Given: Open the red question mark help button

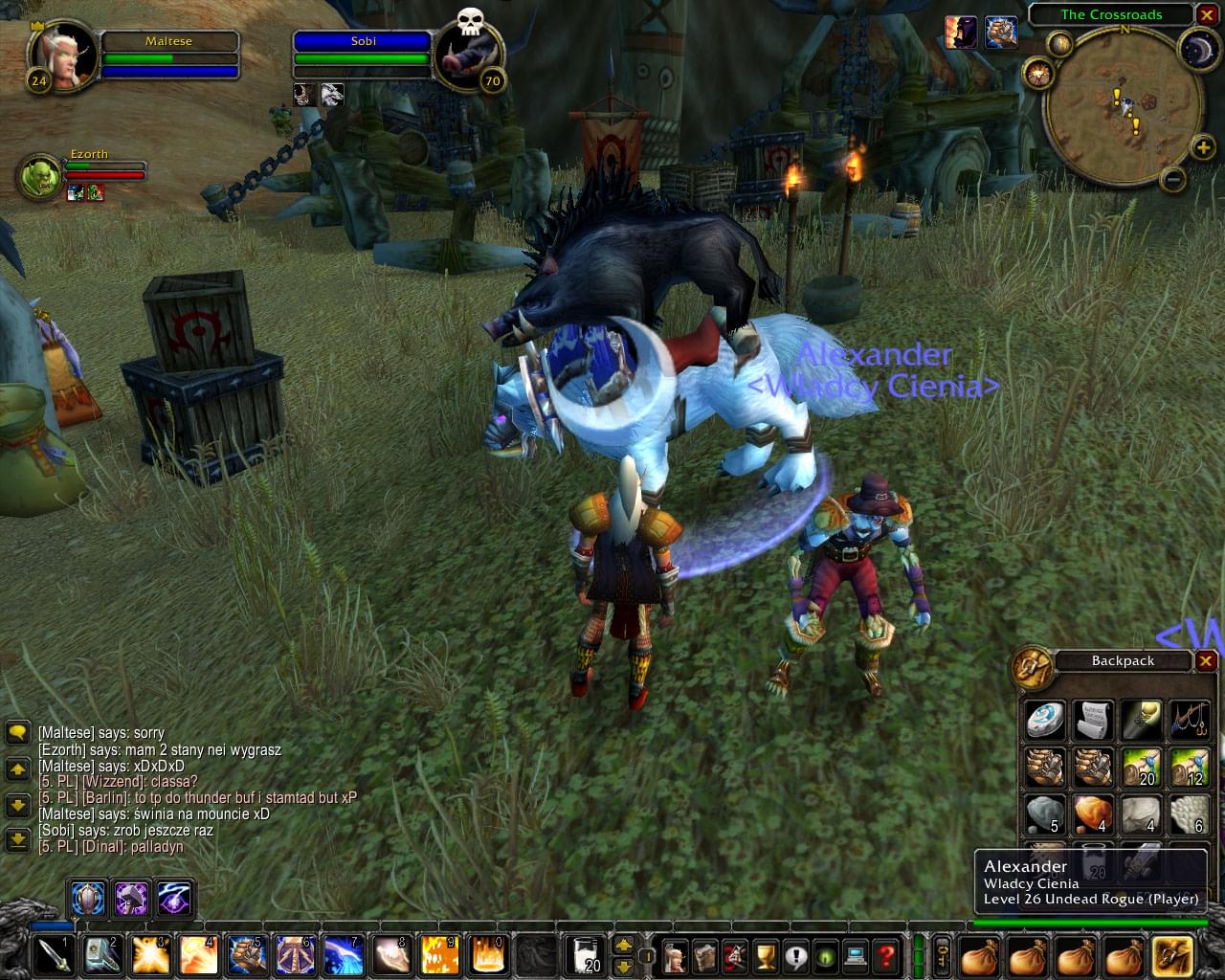Looking at the screenshot, I should click(x=886, y=955).
